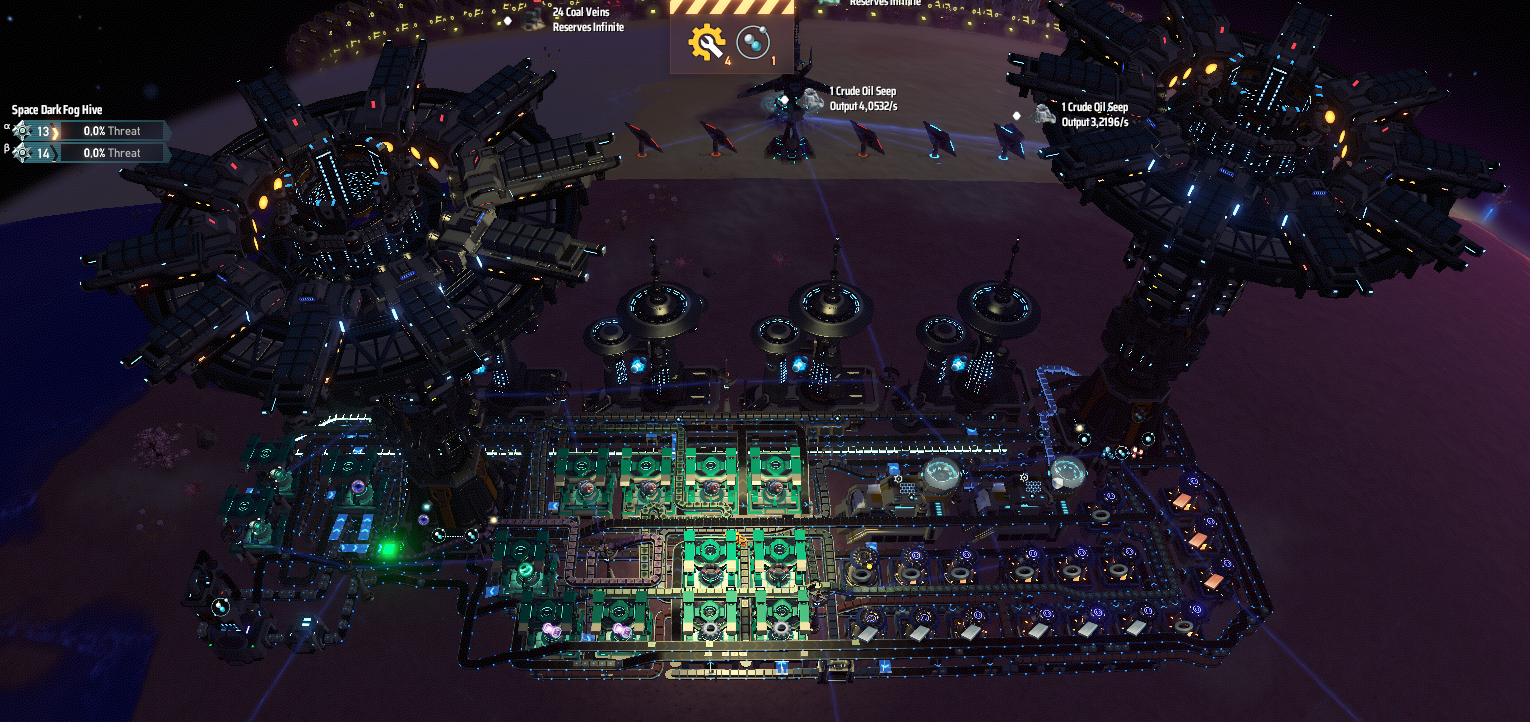Click the β 0.0% Threat progress bar

(x=113, y=153)
